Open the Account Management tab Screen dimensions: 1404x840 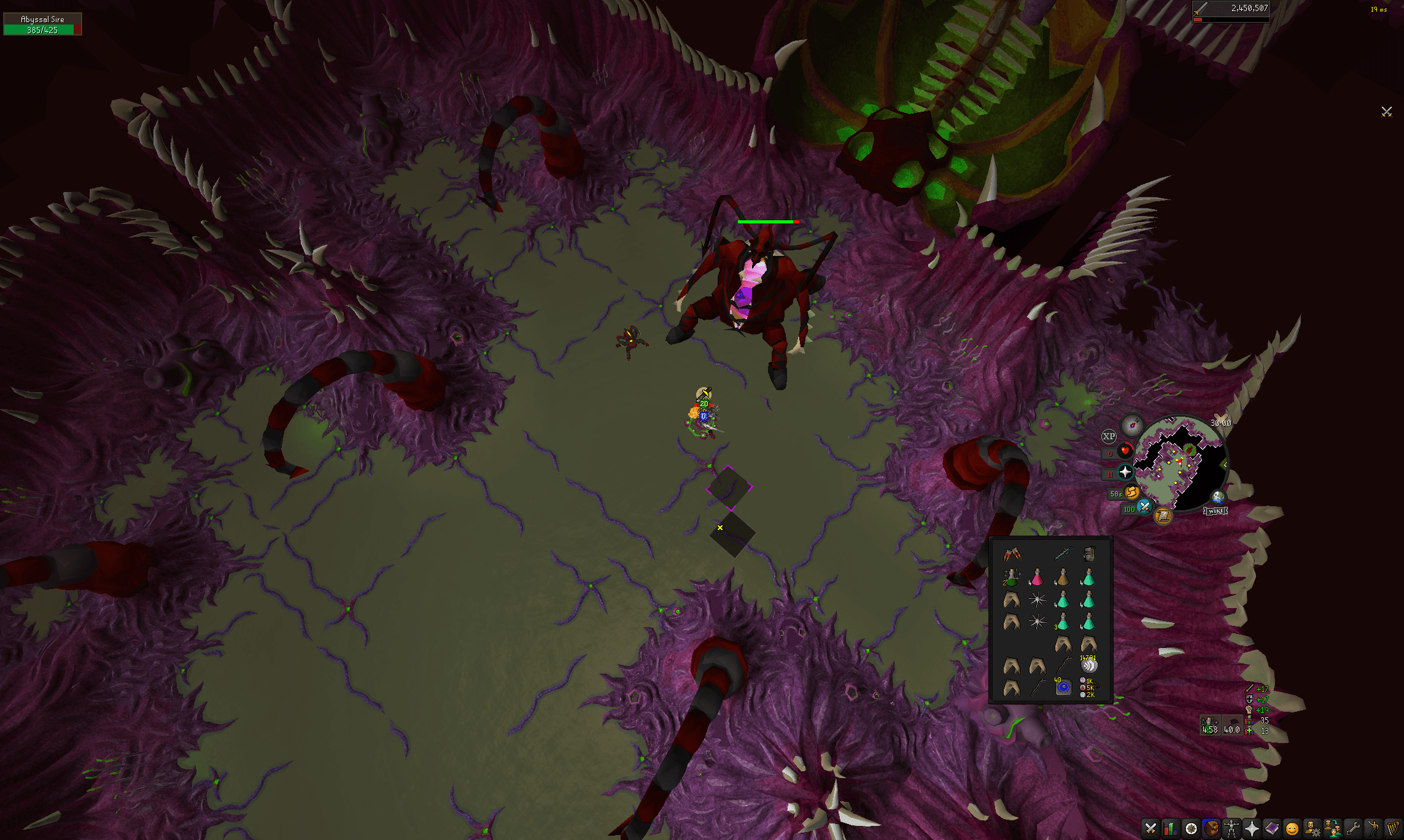point(1313,829)
